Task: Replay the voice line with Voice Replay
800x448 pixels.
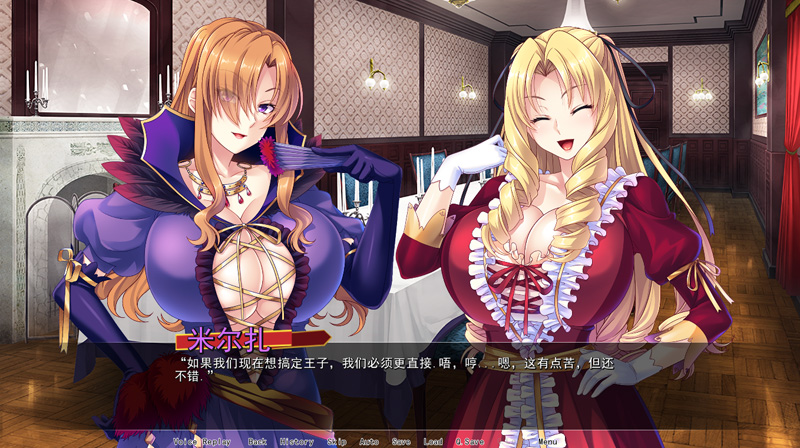Action: coord(203,441)
